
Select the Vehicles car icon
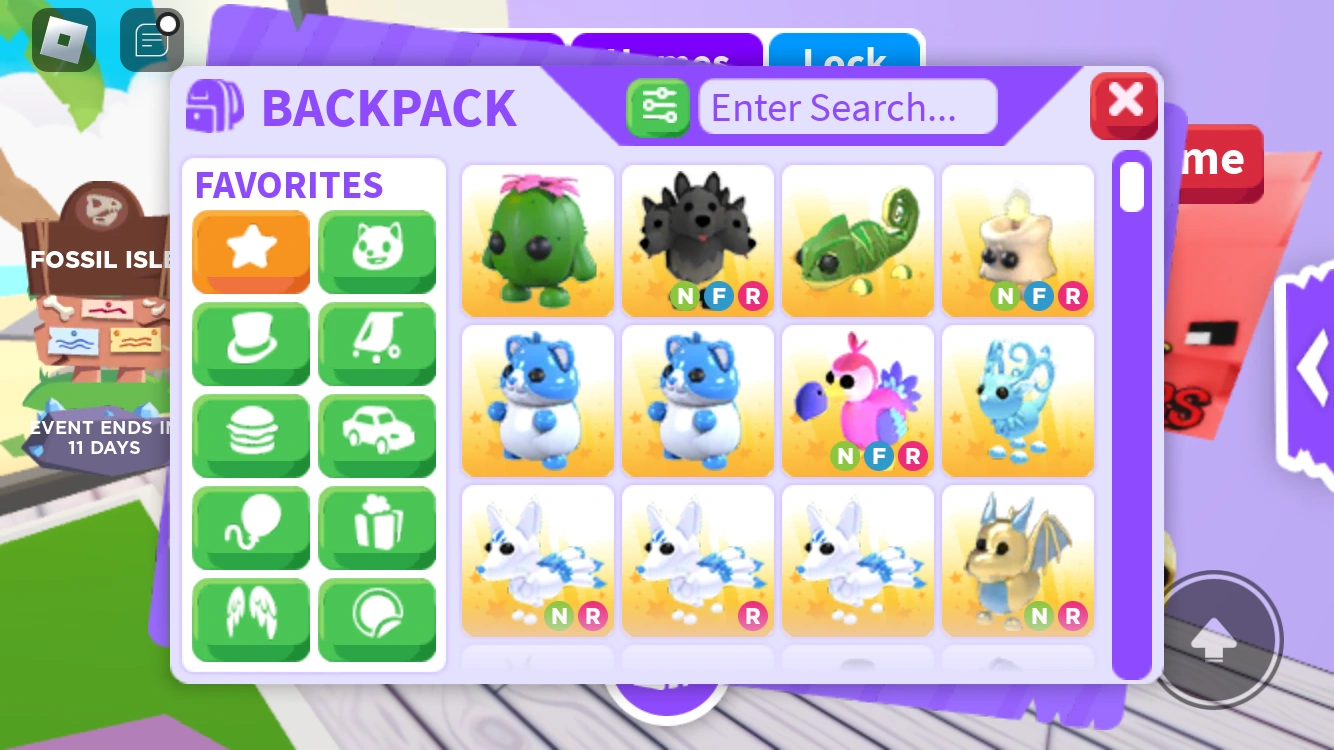pyautogui.click(x=377, y=436)
